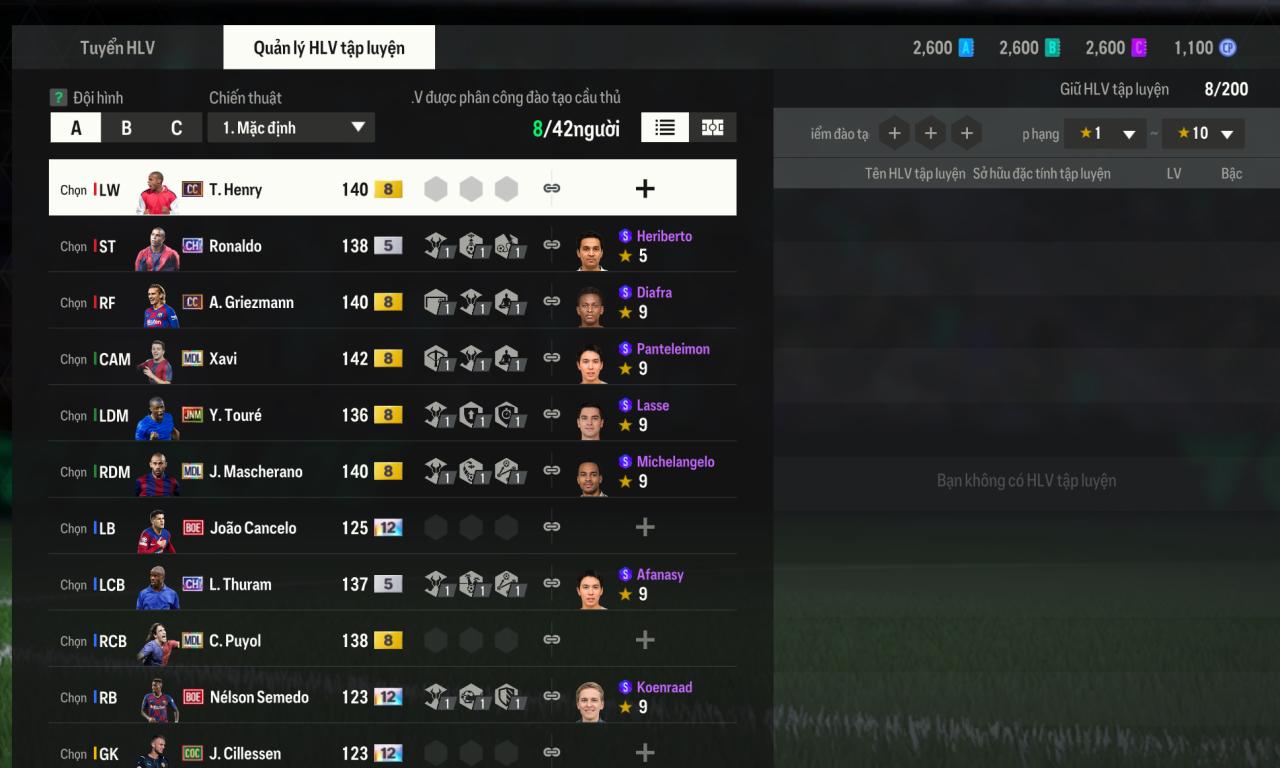Screen dimensions: 1280x768
Task: Open the minimum star rank dropdown
Action: click(x=1106, y=134)
